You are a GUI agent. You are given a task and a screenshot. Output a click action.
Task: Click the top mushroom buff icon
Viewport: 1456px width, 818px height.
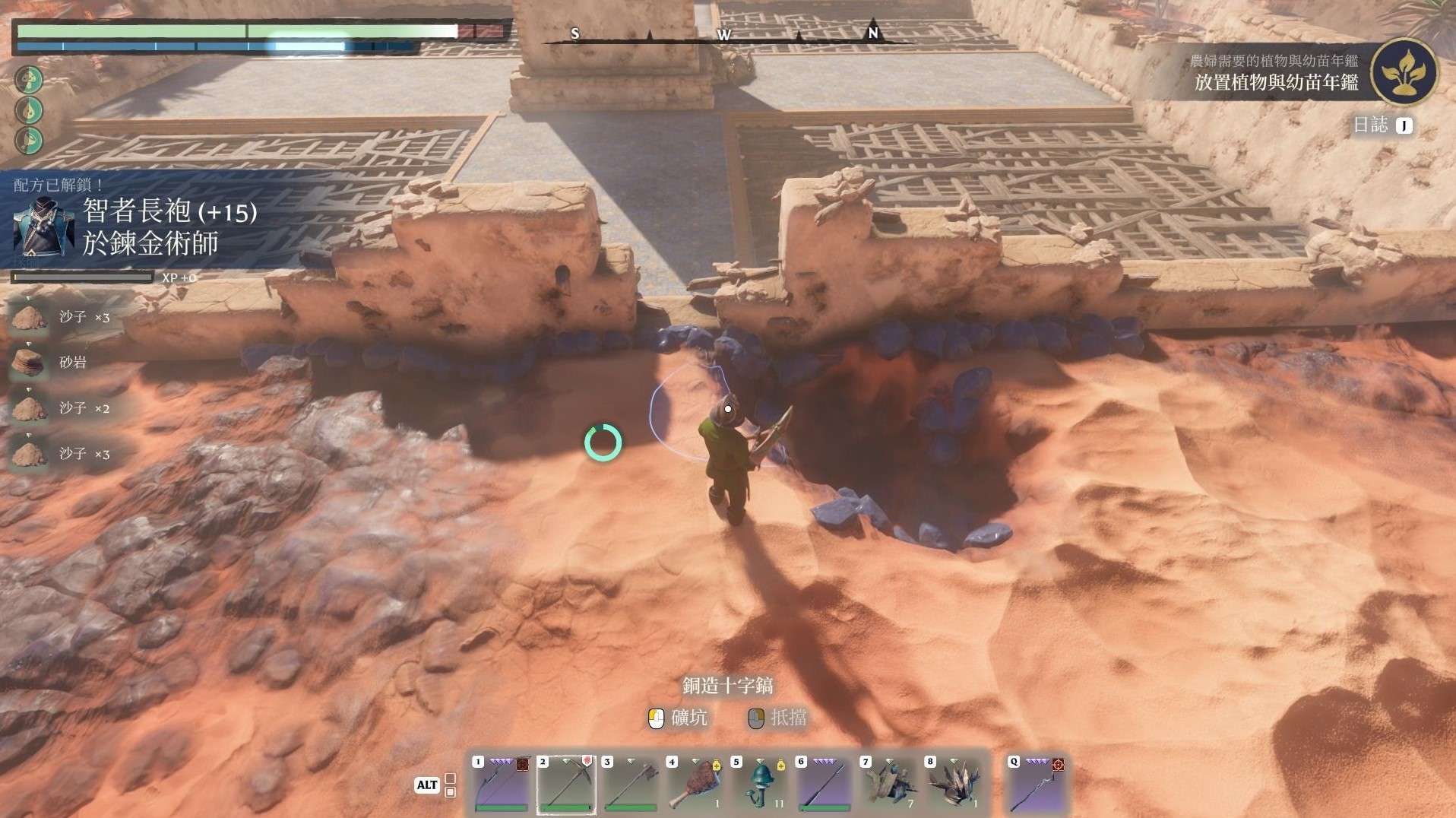[x=30, y=79]
